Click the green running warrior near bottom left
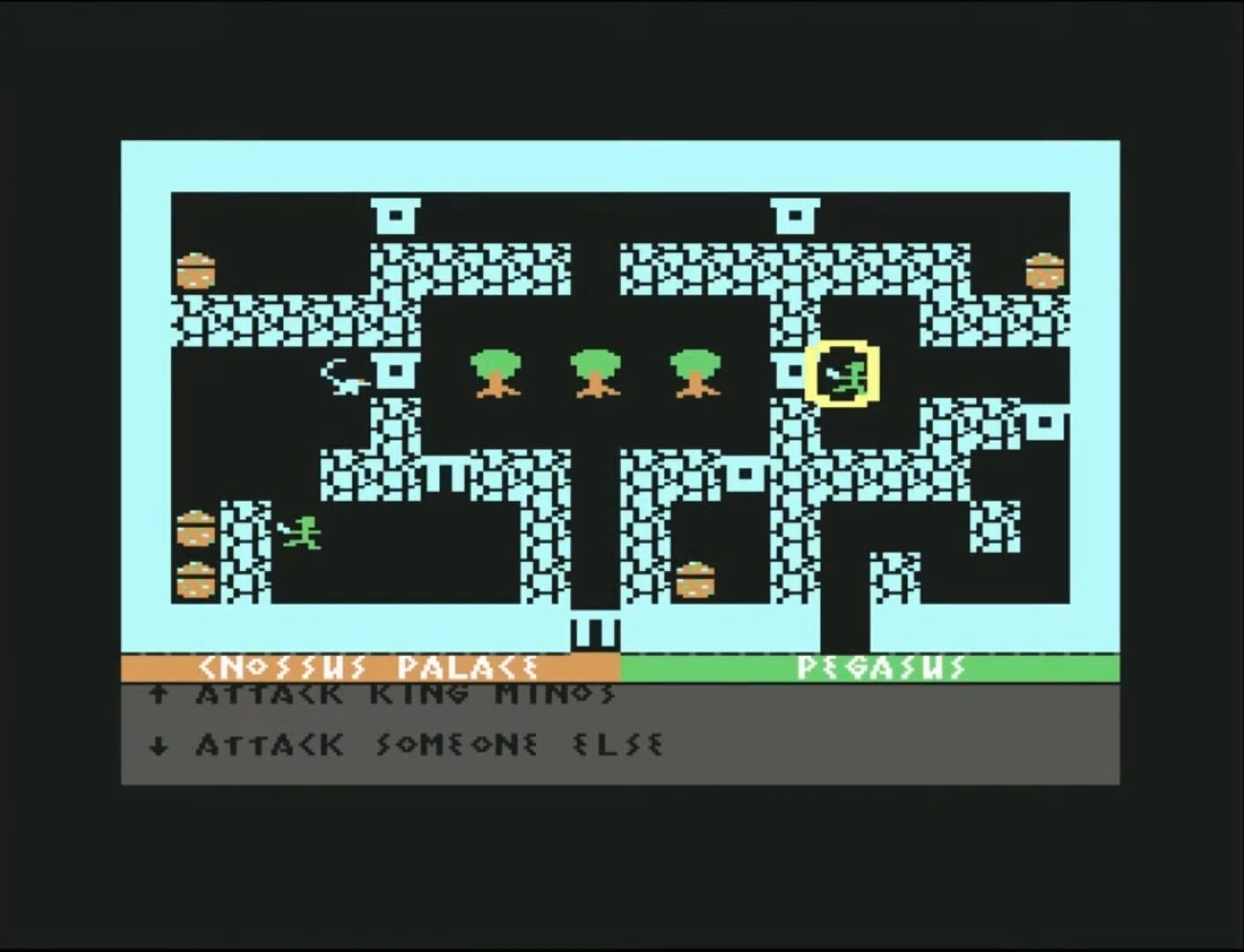Screen dimensions: 1244x952 point(302,532)
